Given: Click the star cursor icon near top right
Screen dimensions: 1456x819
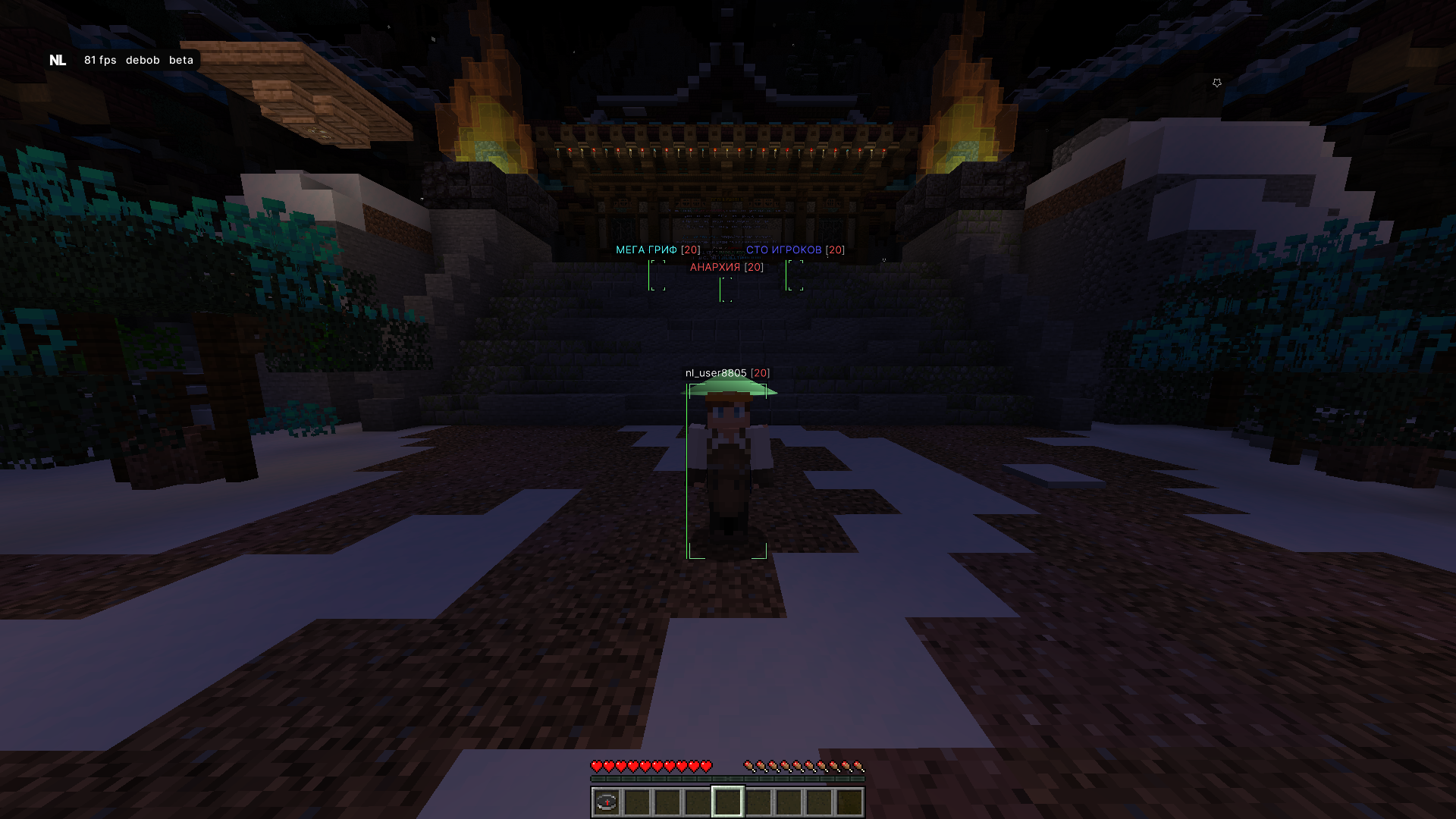Looking at the screenshot, I should 1217,82.
